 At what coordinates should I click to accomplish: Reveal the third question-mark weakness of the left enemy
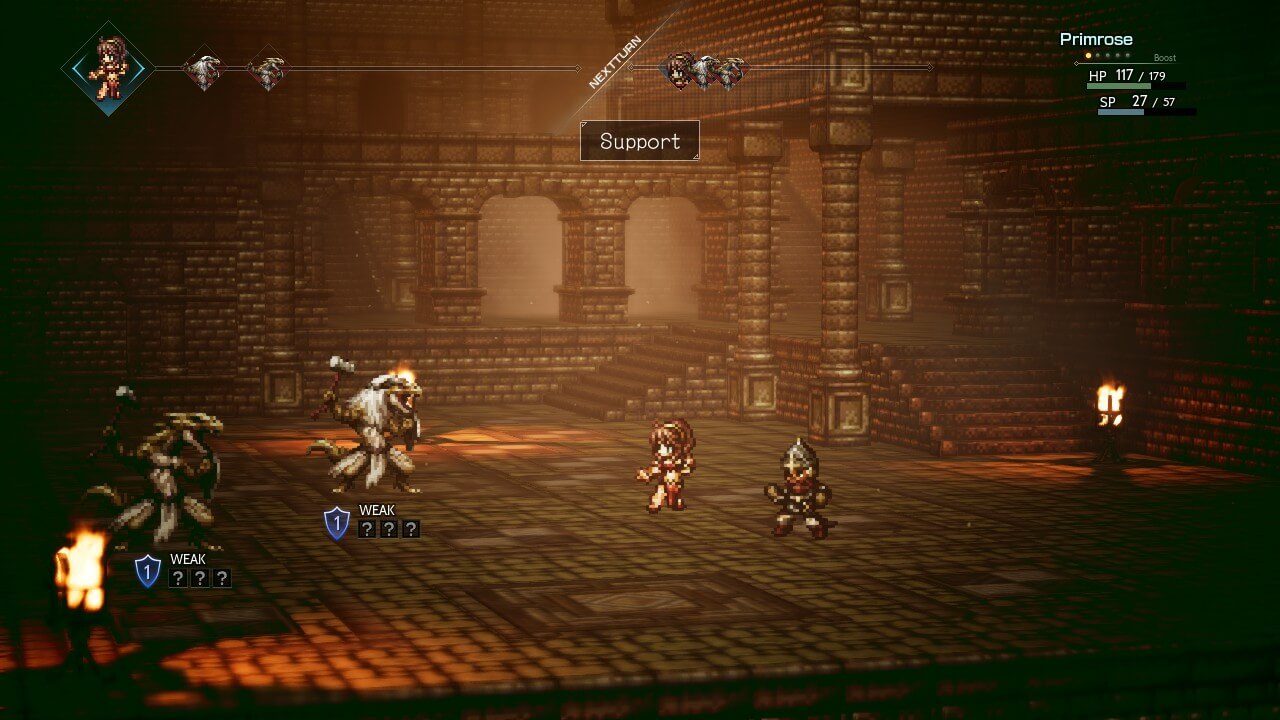coord(222,578)
